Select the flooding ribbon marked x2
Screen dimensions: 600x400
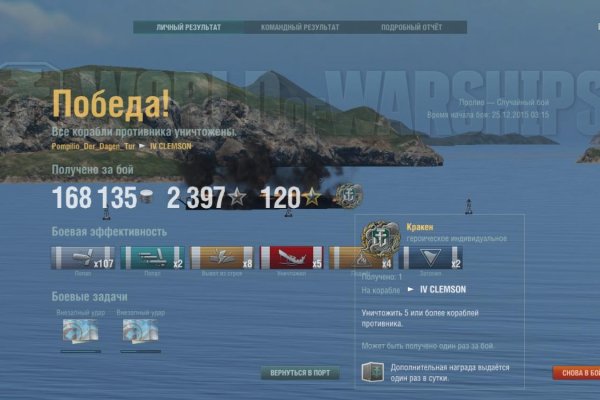[431, 258]
